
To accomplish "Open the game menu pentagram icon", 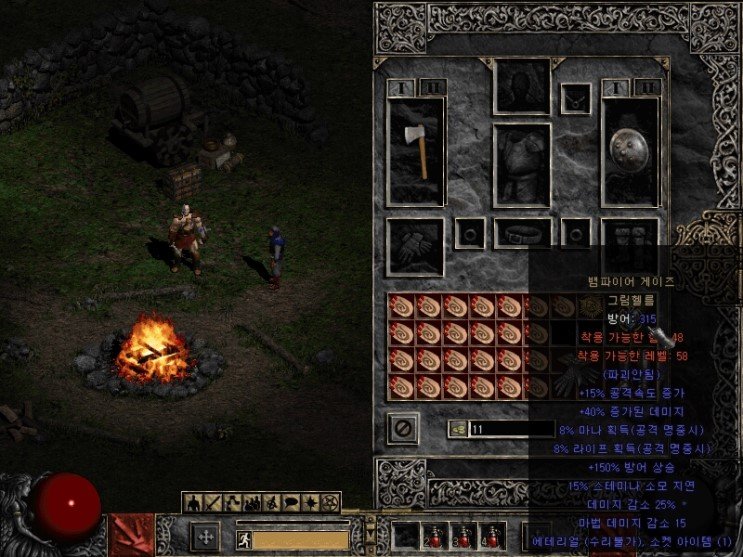I will (x=331, y=501).
